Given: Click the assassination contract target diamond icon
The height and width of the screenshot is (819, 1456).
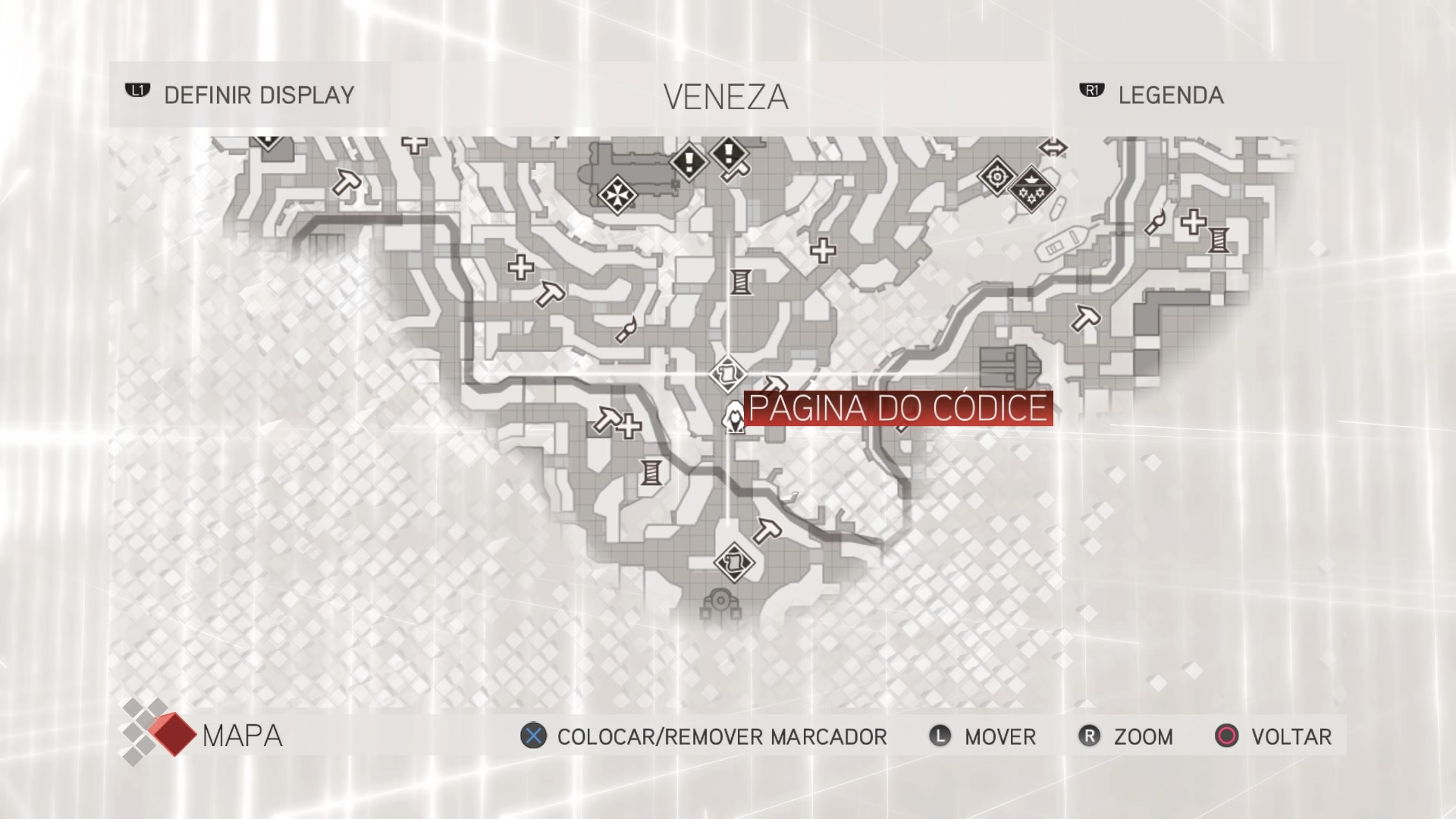Looking at the screenshot, I should pyautogui.click(x=996, y=175).
